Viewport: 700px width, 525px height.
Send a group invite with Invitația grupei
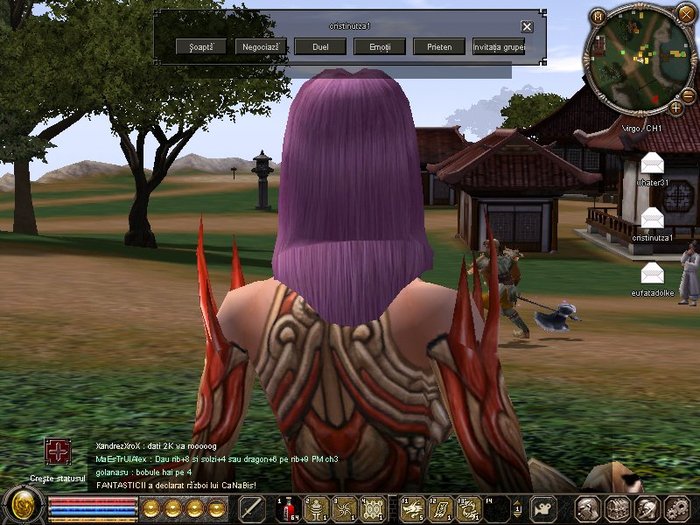(x=496, y=46)
